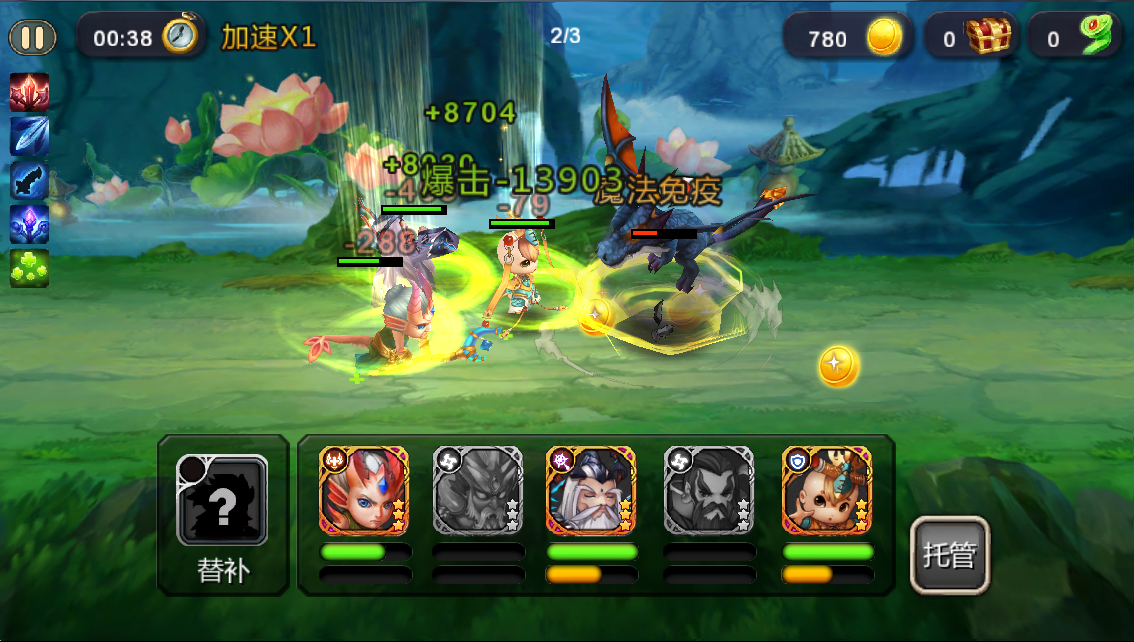Toggle the 加速X1 battle speed
1134x642 pixels.
point(268,38)
